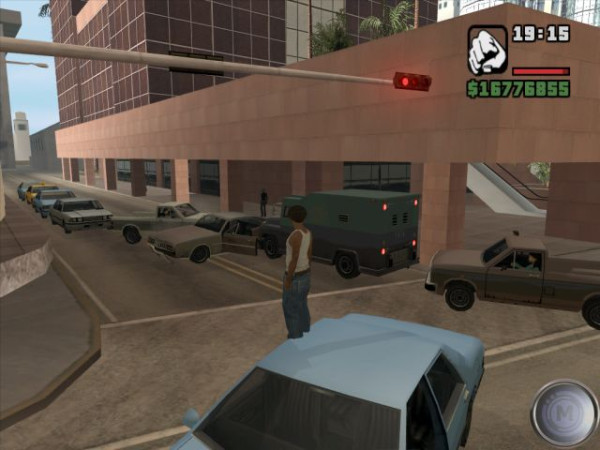Tap the fist weapon icon

[x=487, y=50]
